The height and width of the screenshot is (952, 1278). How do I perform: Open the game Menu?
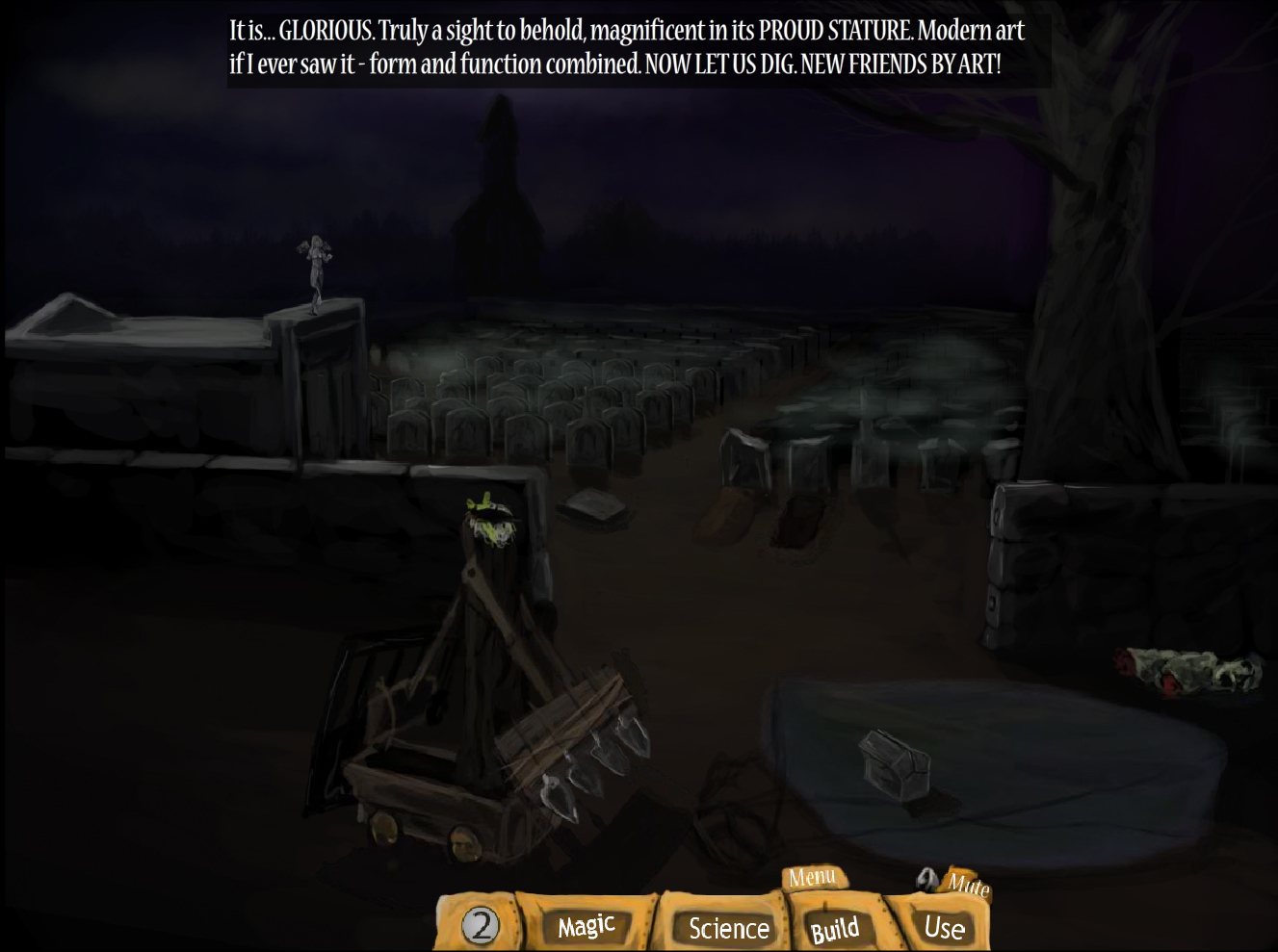coord(814,877)
